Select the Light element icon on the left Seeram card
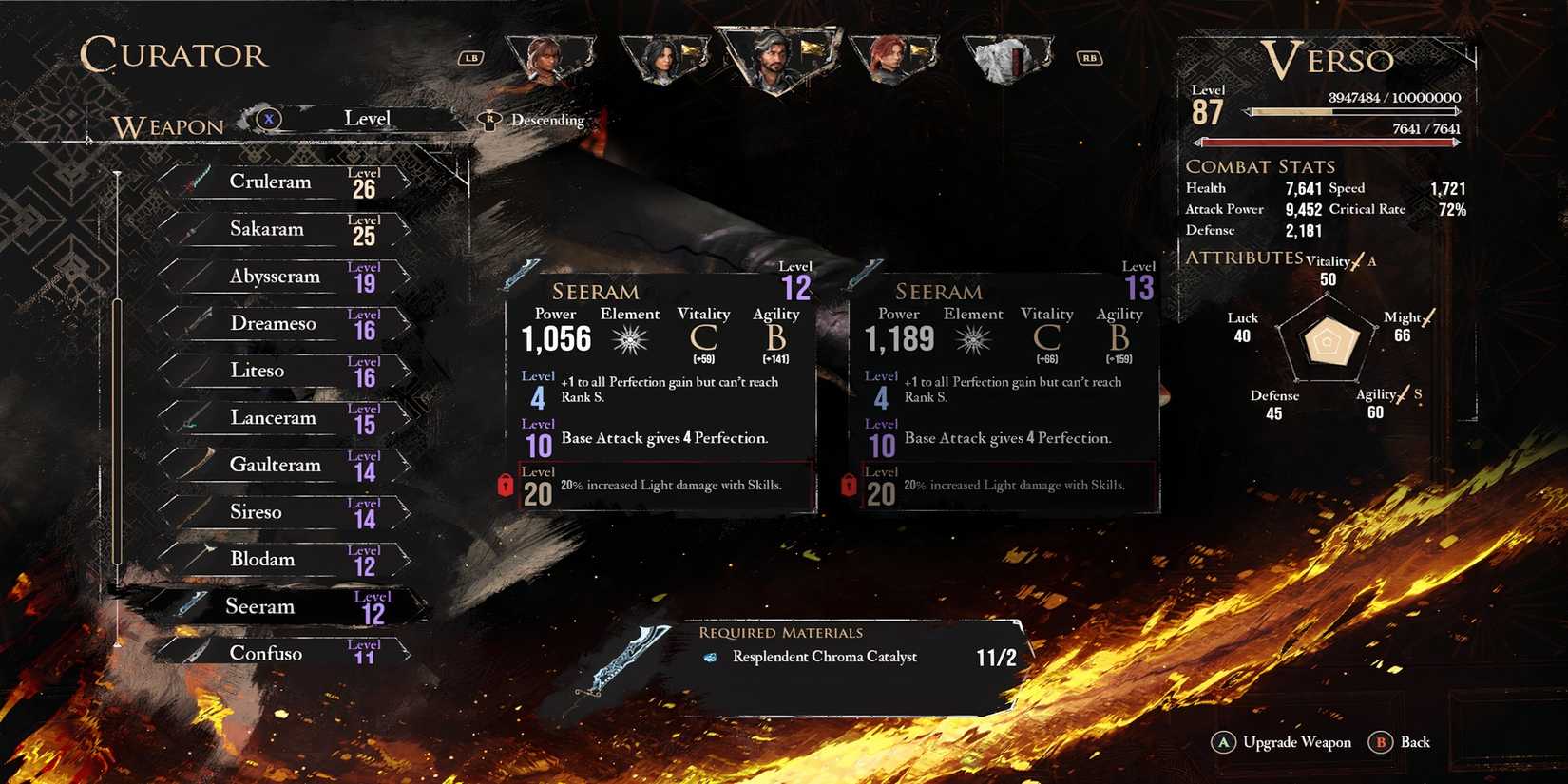The image size is (1568, 784). (x=630, y=339)
